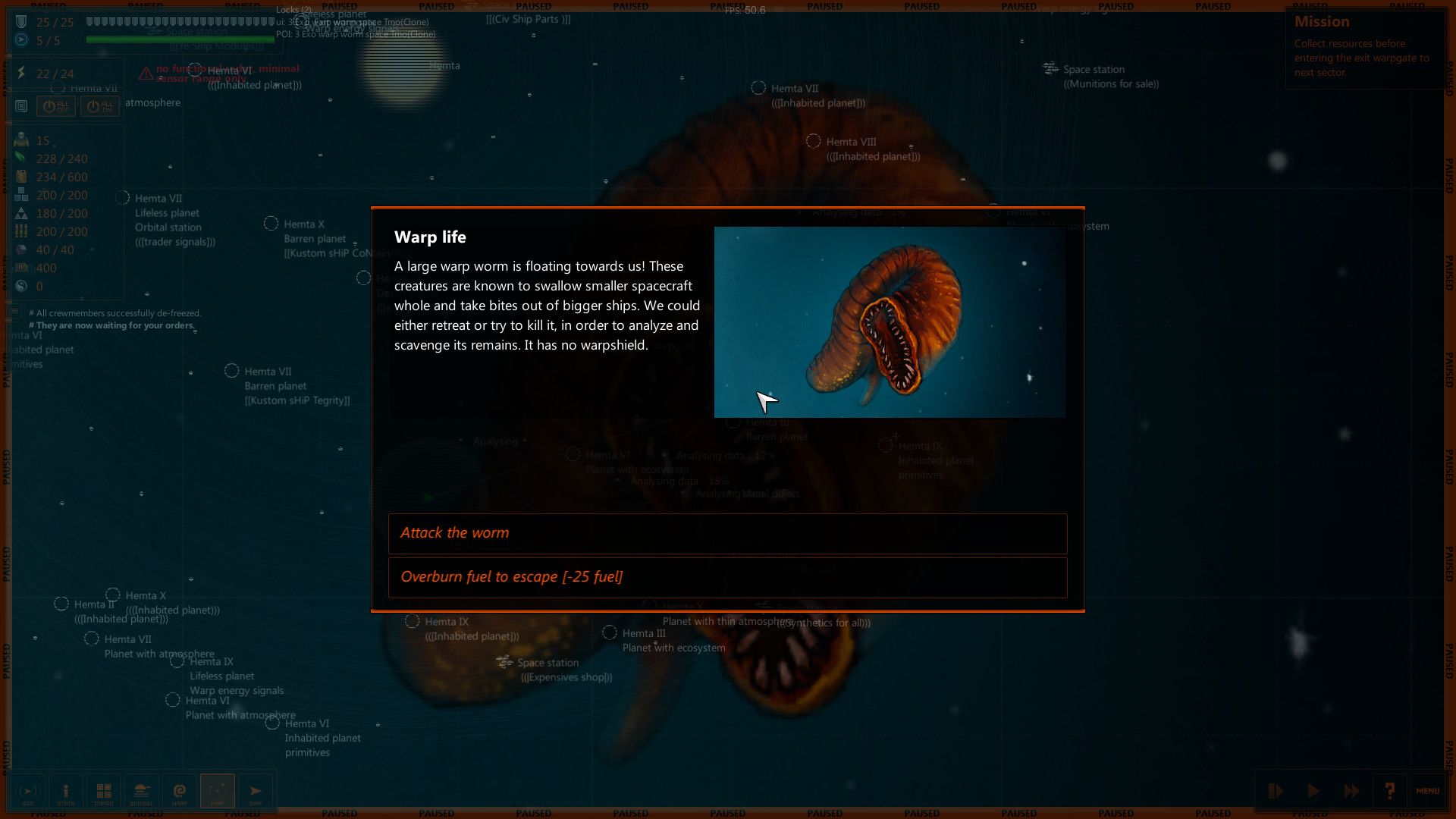Open the Cargo panel

[104, 792]
